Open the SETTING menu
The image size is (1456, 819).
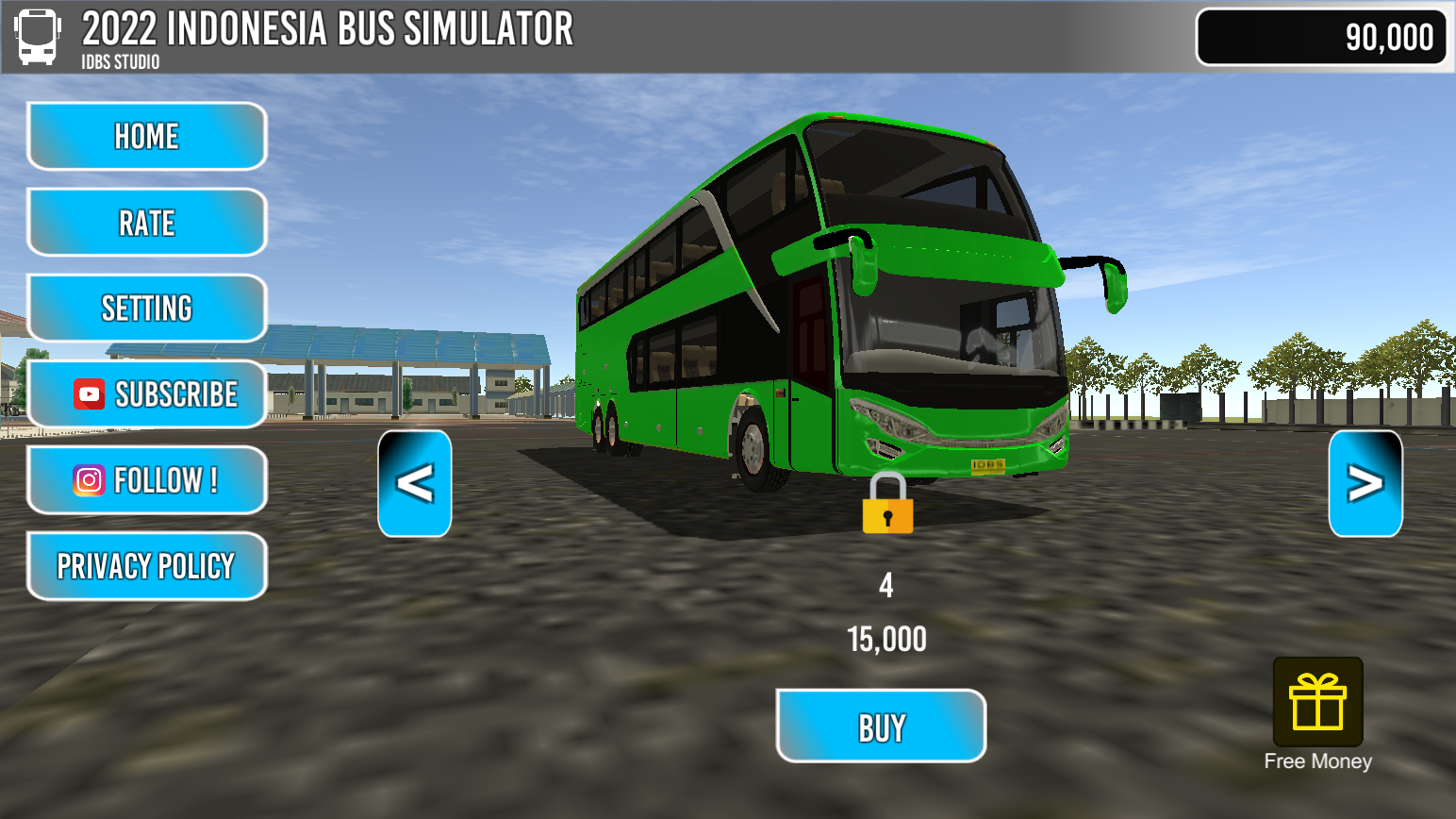click(147, 309)
